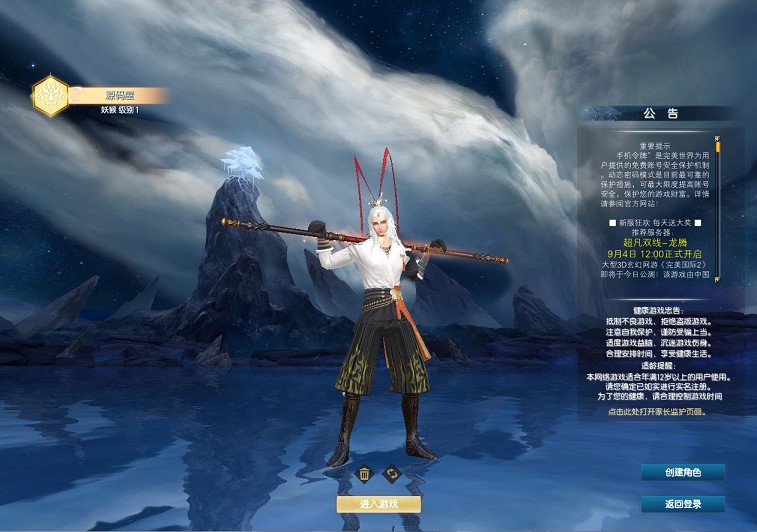Viewport: 757px width, 532px height.
Task: Delete character with the trash can icon
Action: pyautogui.click(x=365, y=473)
